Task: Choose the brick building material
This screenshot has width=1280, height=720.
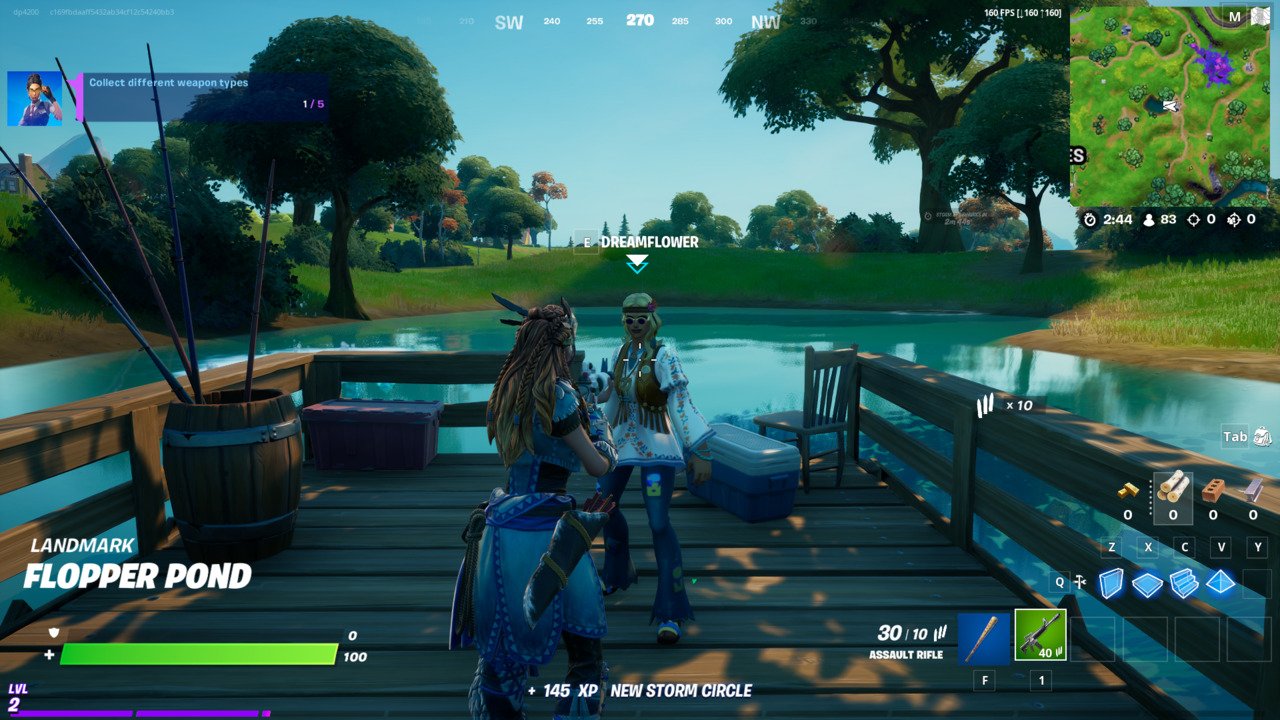Action: tap(1213, 489)
